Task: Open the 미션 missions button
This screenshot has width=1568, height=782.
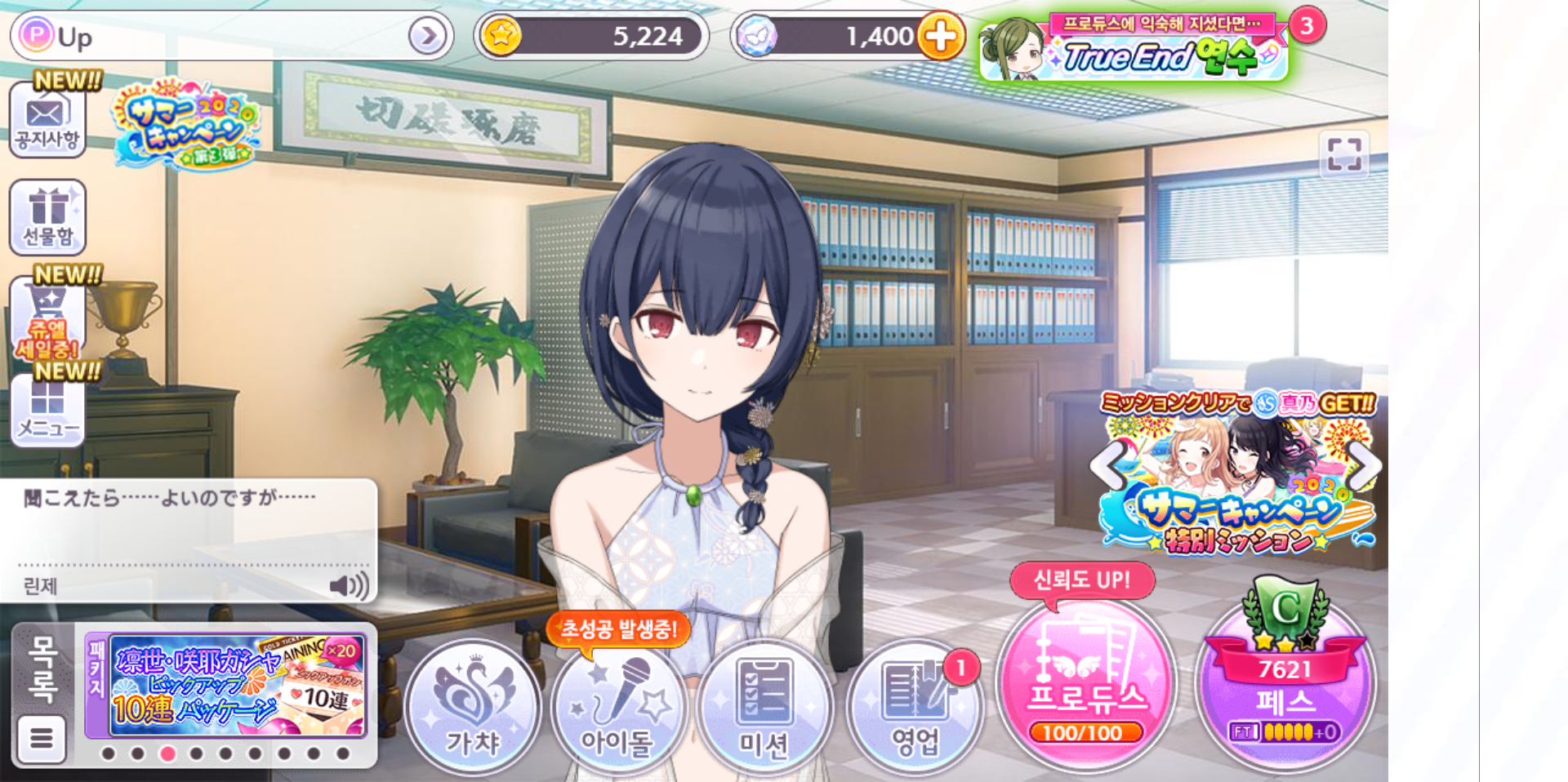Action: (x=764, y=707)
